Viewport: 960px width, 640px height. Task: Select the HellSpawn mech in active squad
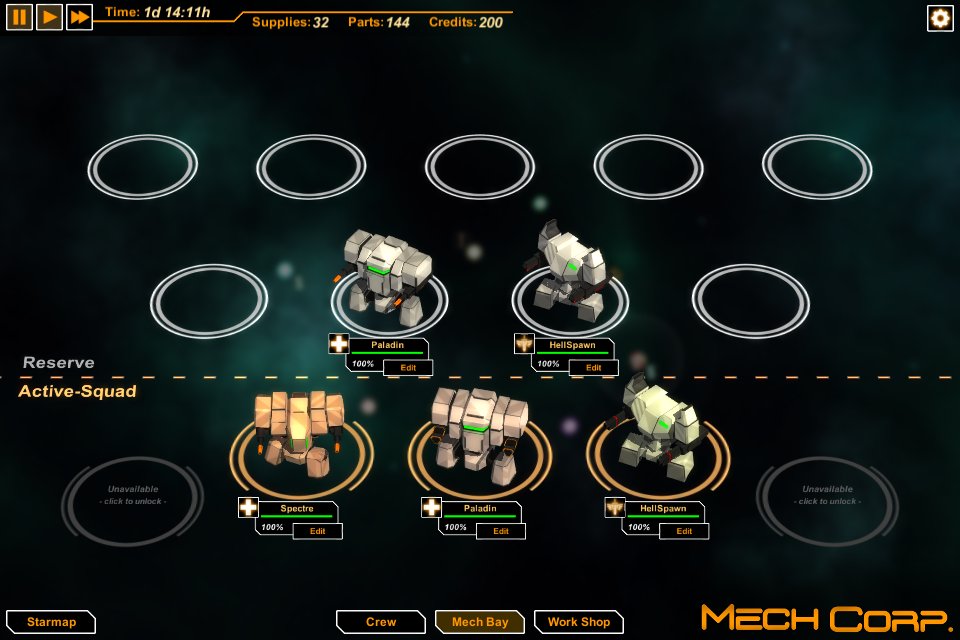click(x=658, y=425)
